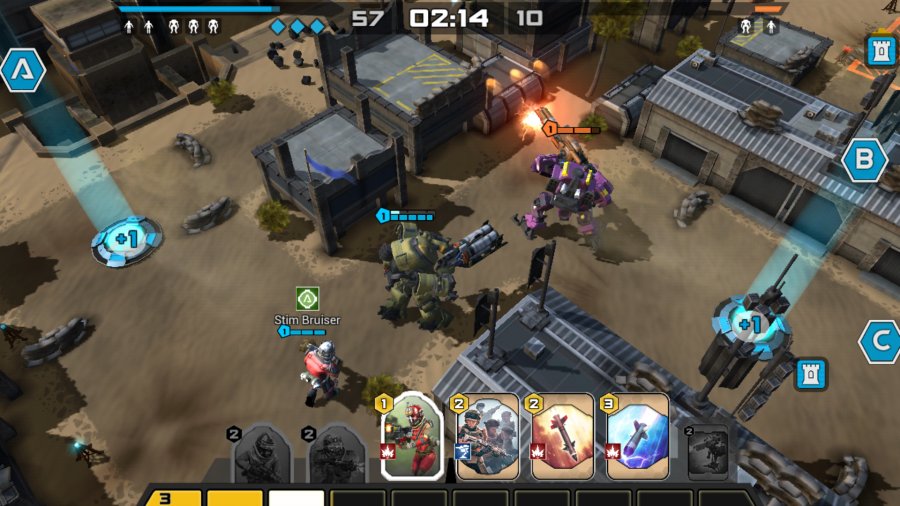Image resolution: width=900 pixels, height=506 pixels.
Task: Jump to hardpoint B hexagon marker
Action: tap(864, 160)
